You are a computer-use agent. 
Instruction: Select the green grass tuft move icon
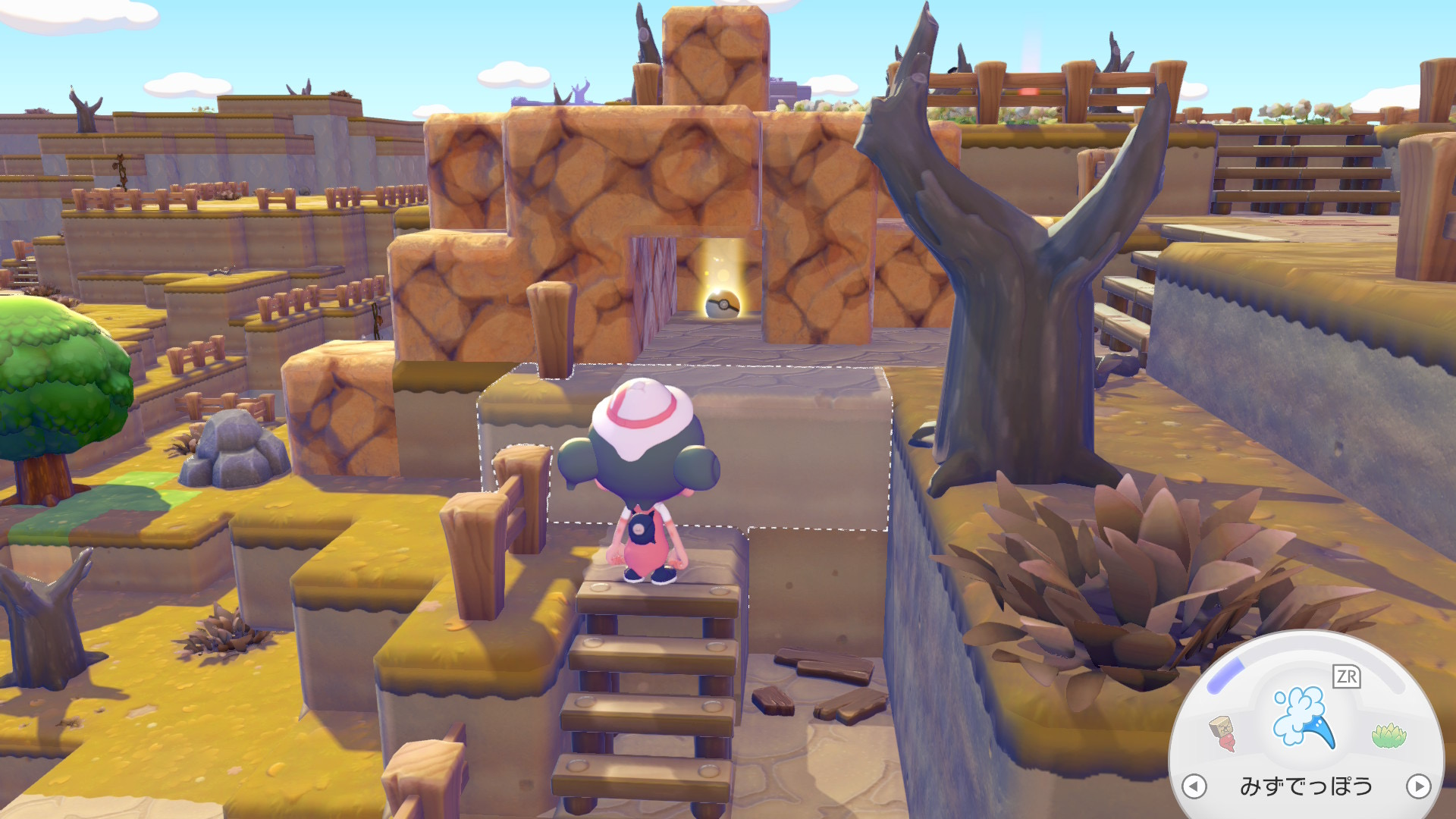[1389, 734]
